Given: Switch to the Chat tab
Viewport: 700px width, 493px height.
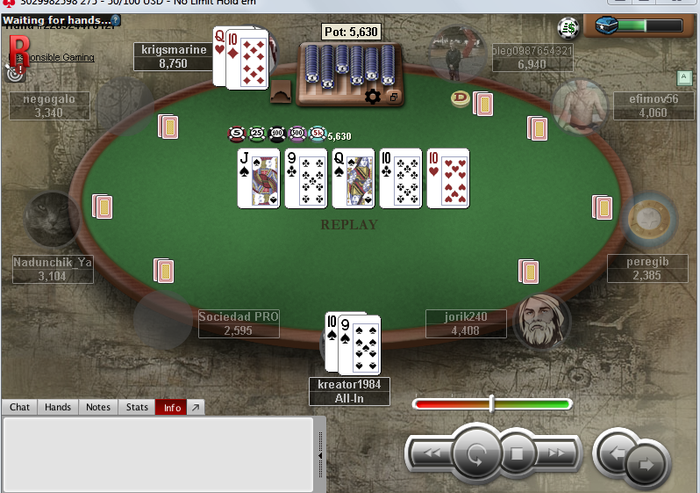Looking at the screenshot, I should (20, 407).
